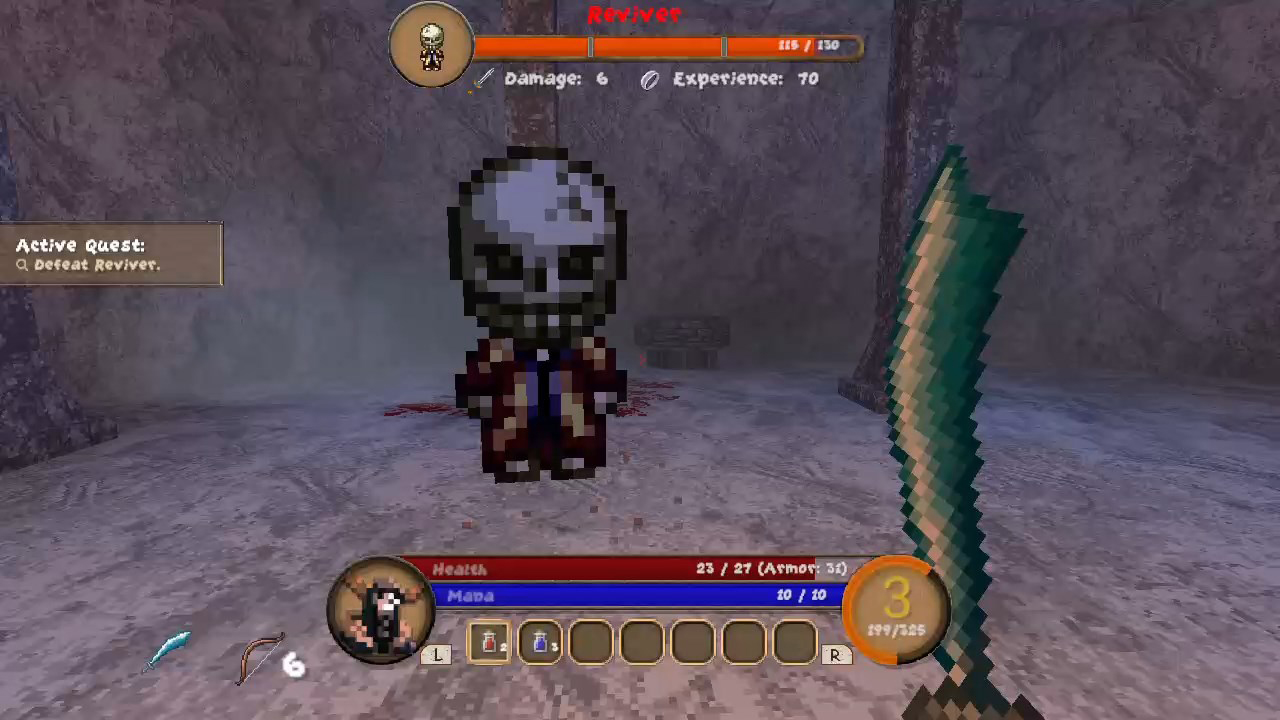Click the Reviver boss portrait at the top
This screenshot has width=1280, height=720.
click(431, 44)
